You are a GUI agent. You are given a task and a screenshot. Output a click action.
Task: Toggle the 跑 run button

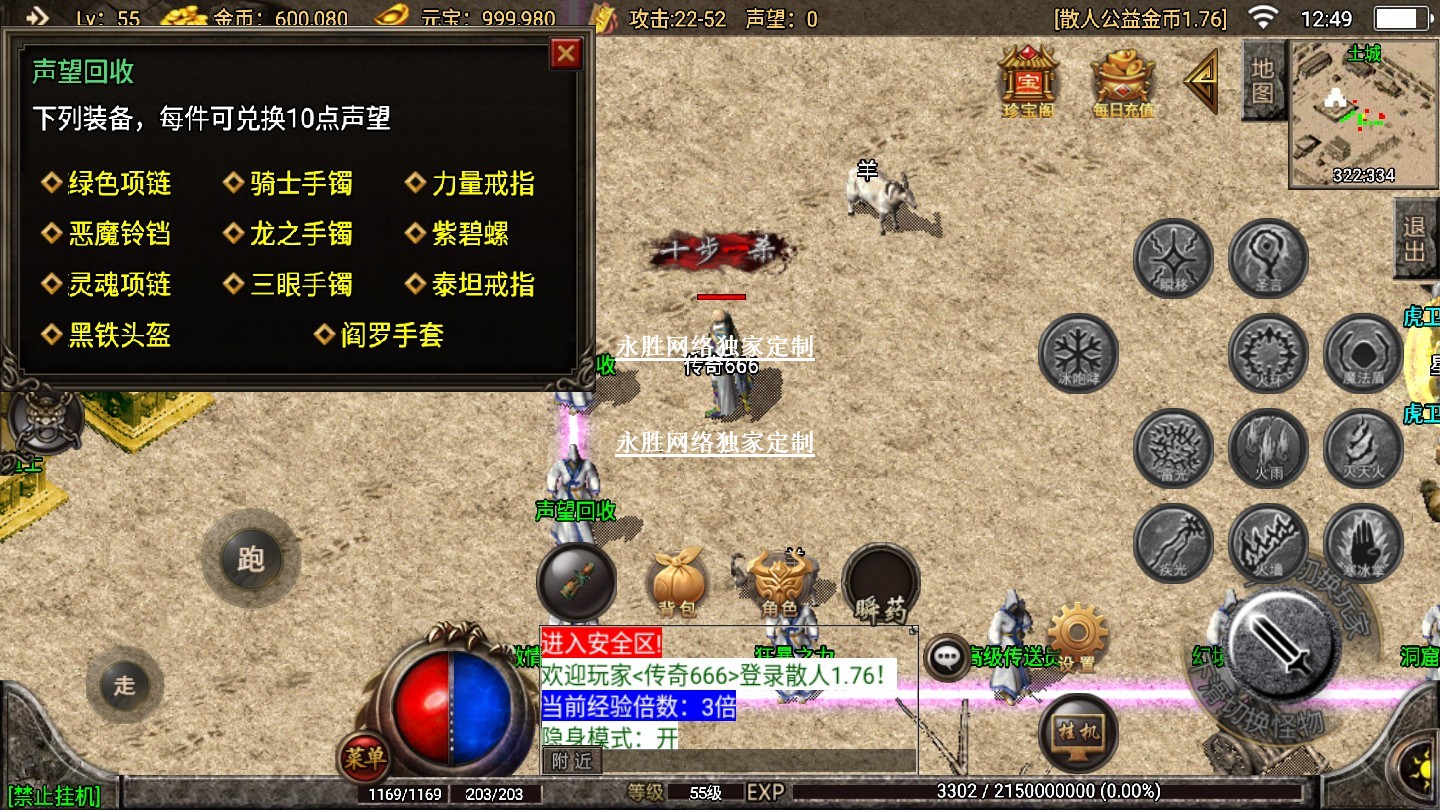[250, 558]
